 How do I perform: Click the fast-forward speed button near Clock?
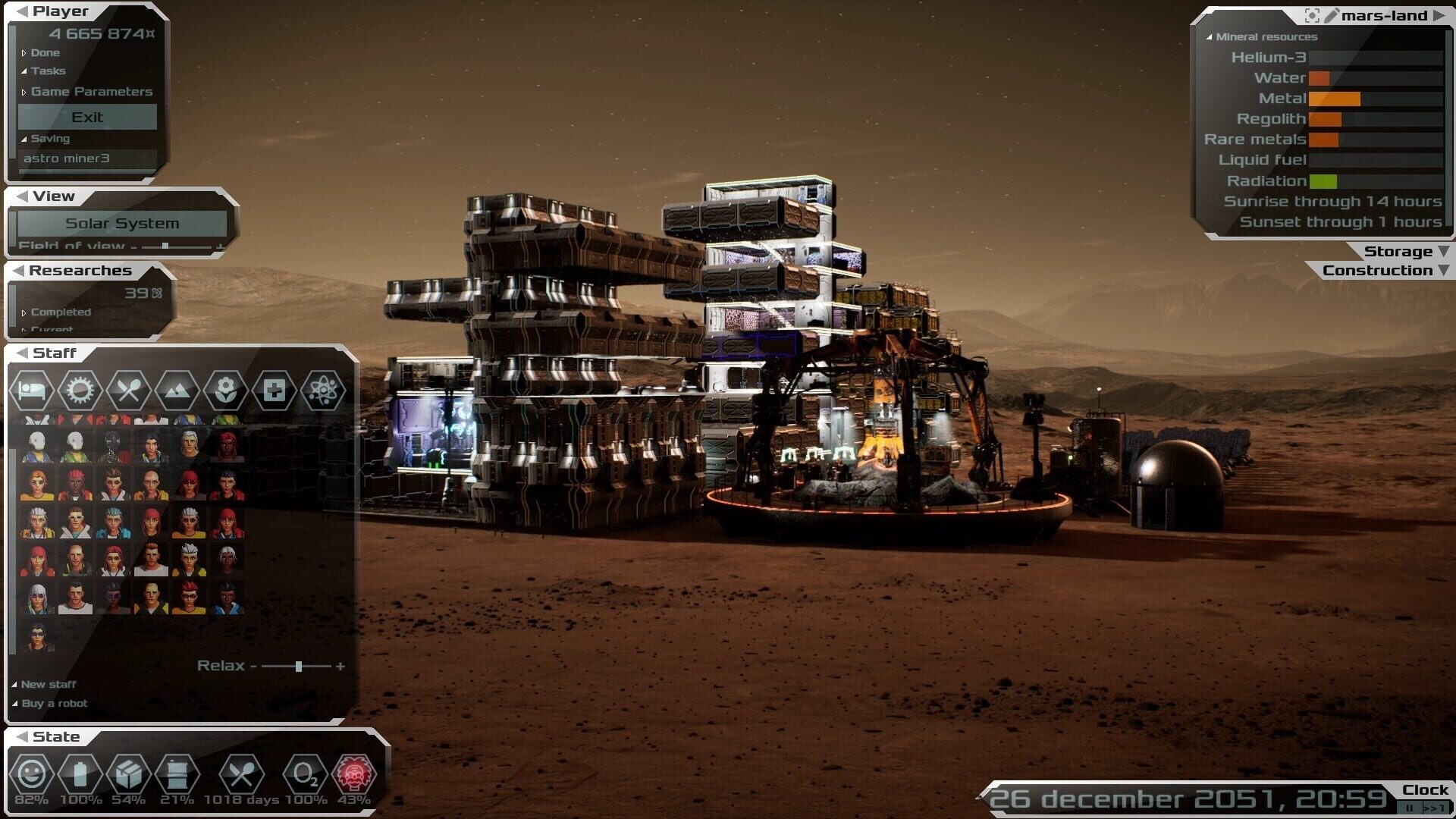click(x=1435, y=806)
